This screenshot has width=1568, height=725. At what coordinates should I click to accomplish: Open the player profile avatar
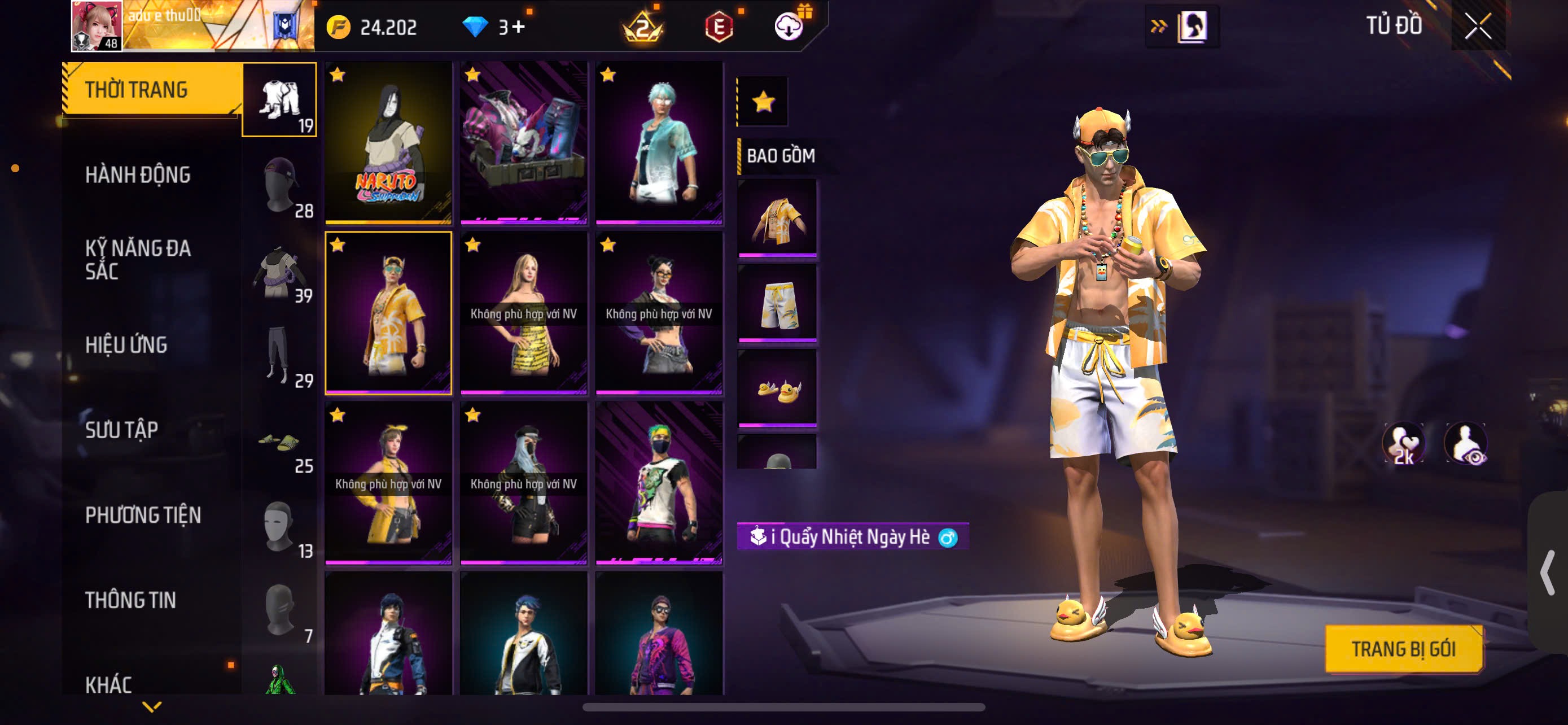point(97,25)
